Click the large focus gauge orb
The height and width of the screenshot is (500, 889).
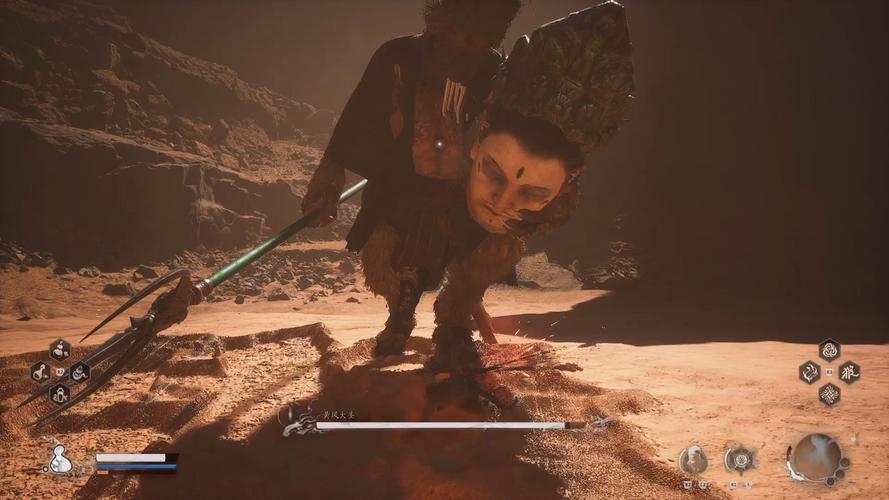coord(818,458)
